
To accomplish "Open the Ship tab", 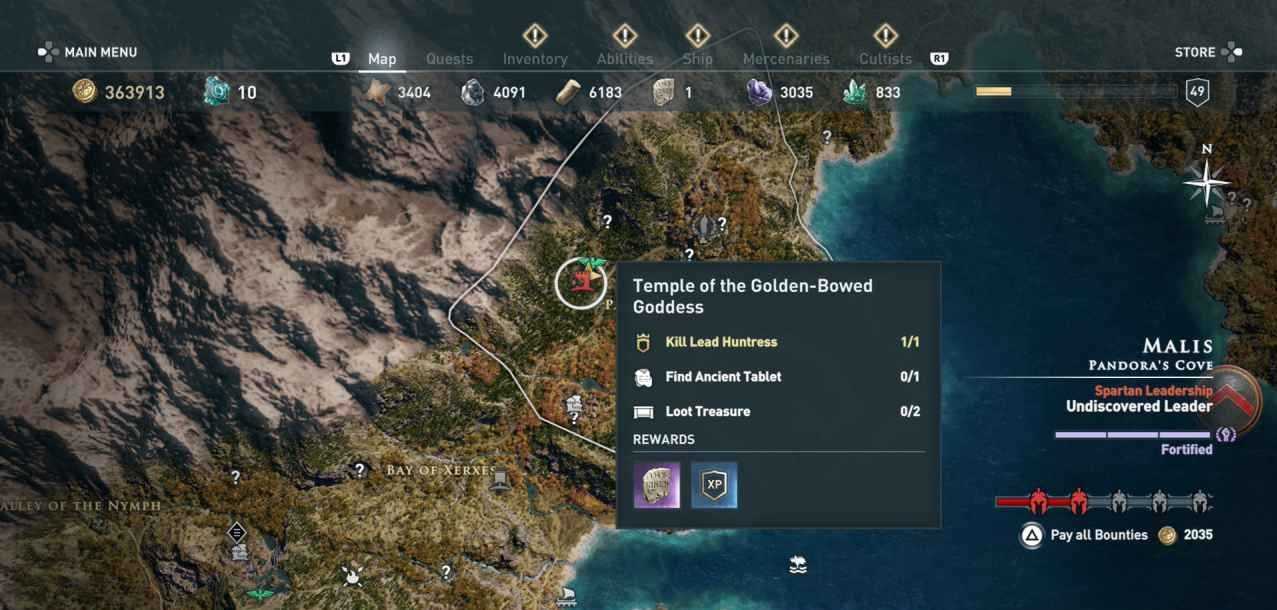I will click(697, 59).
